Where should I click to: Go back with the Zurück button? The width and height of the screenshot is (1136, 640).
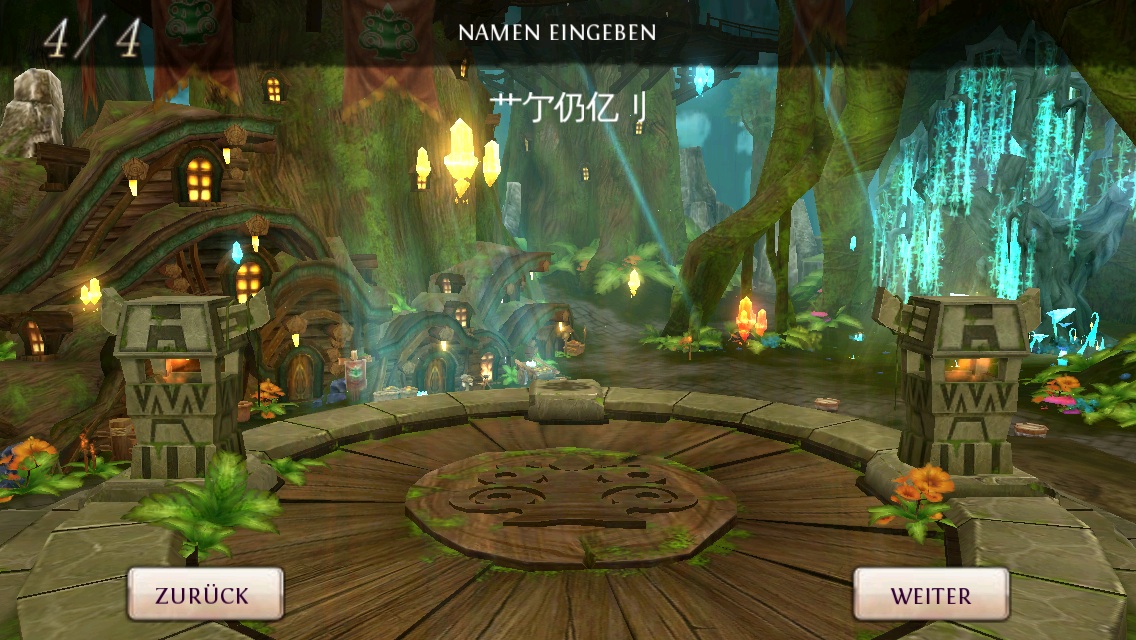pyautogui.click(x=204, y=595)
